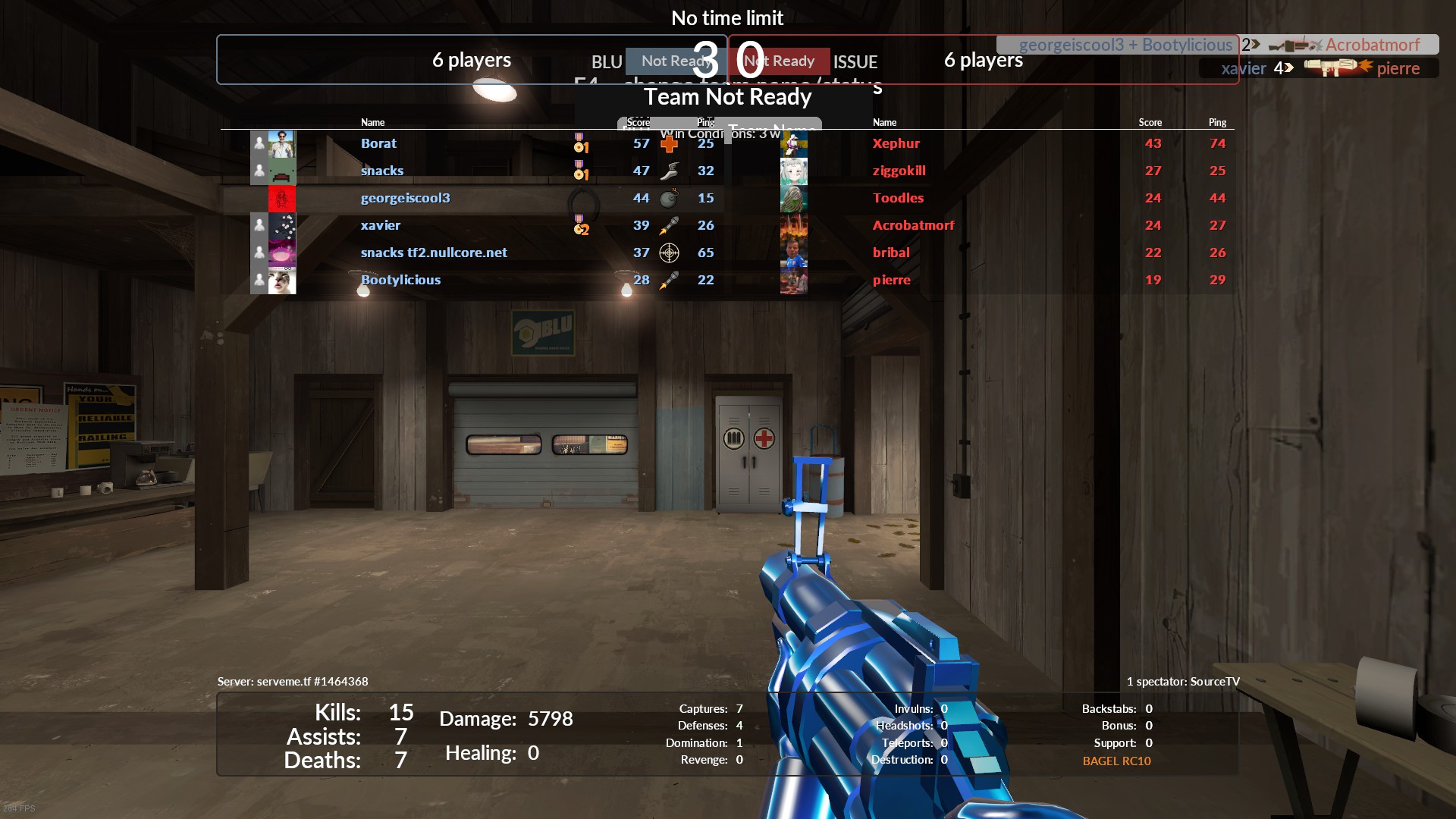Select bribal on the red team list
The height and width of the screenshot is (819, 1456).
pyautogui.click(x=891, y=253)
